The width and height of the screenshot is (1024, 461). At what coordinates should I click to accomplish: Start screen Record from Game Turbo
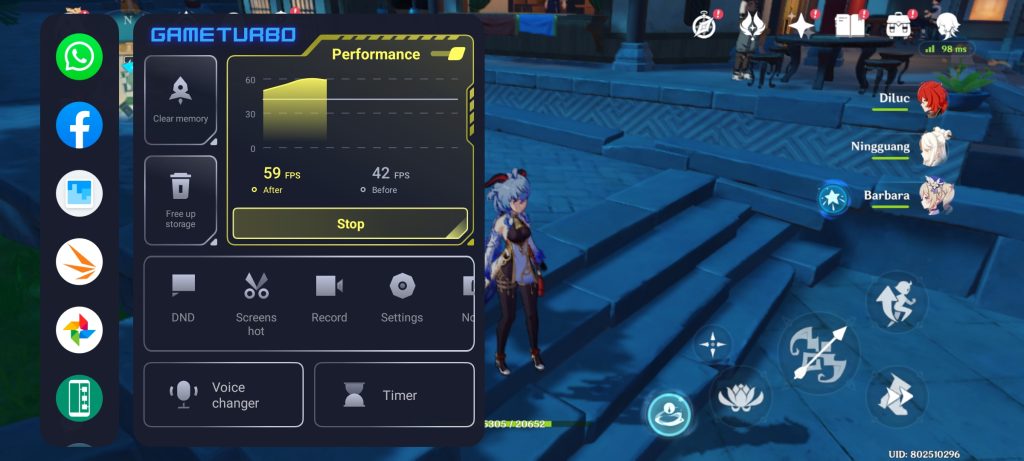(329, 299)
